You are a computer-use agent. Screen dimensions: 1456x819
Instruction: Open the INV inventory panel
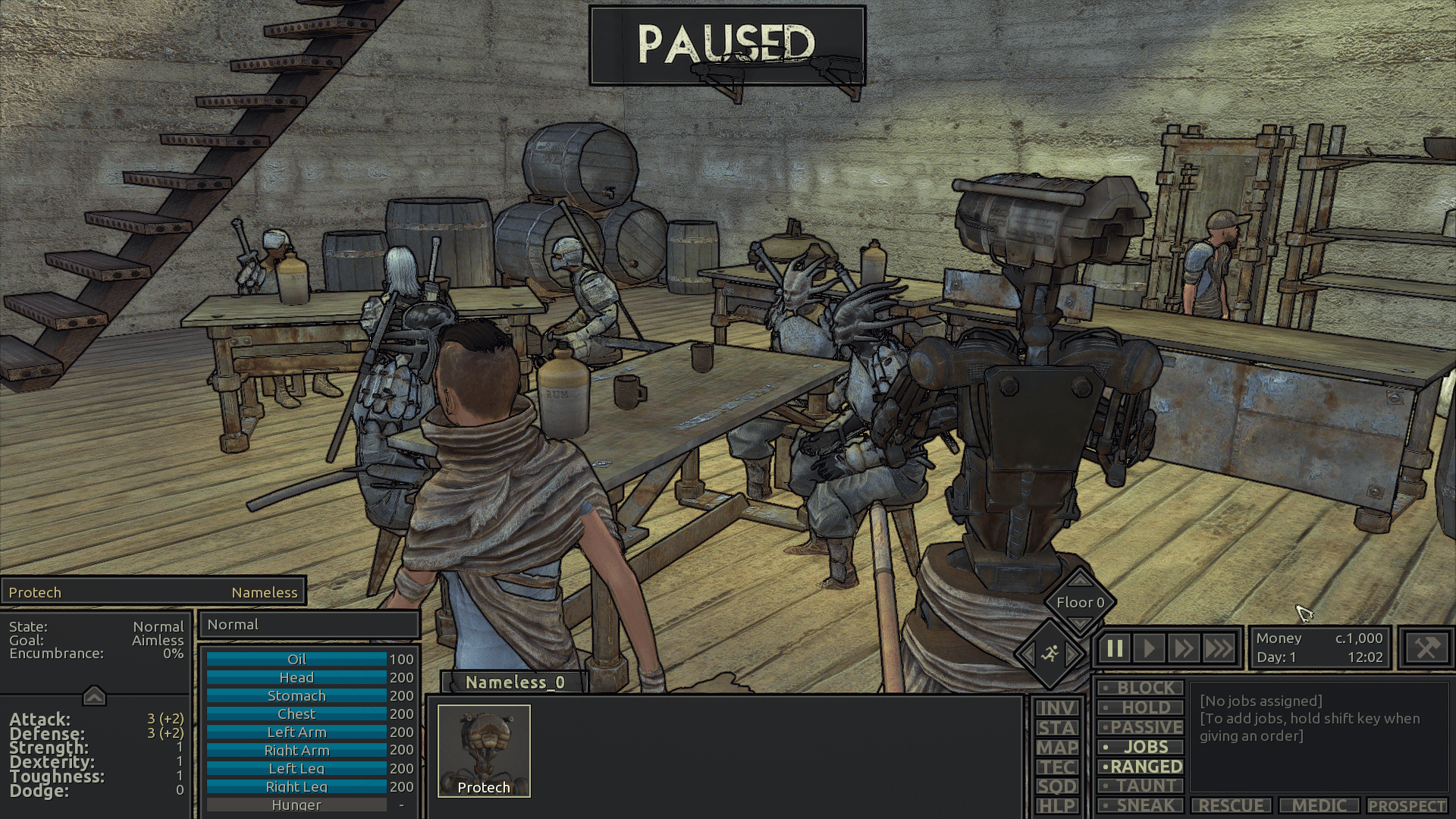1057,708
